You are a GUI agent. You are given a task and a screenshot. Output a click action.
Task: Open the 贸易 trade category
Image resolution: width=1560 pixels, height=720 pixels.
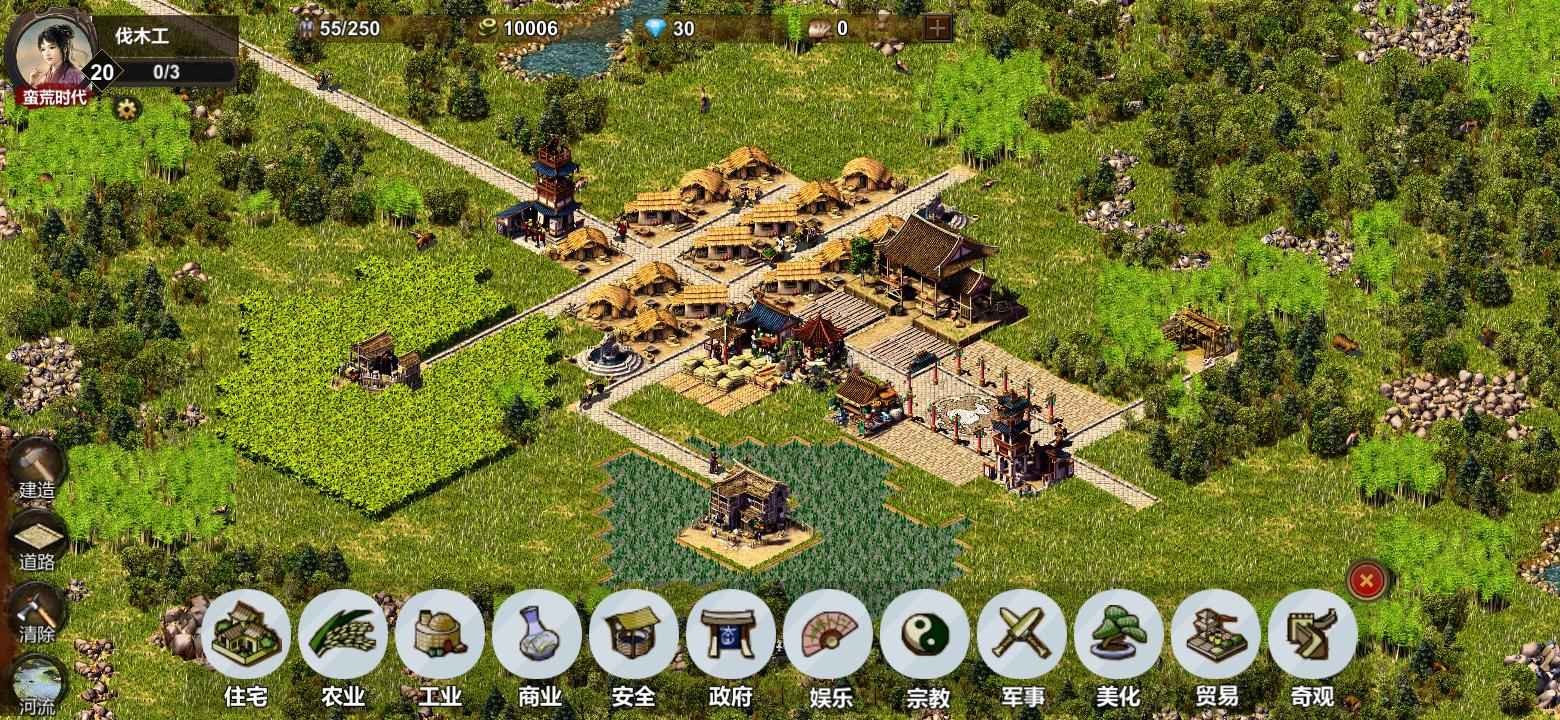tap(1216, 635)
